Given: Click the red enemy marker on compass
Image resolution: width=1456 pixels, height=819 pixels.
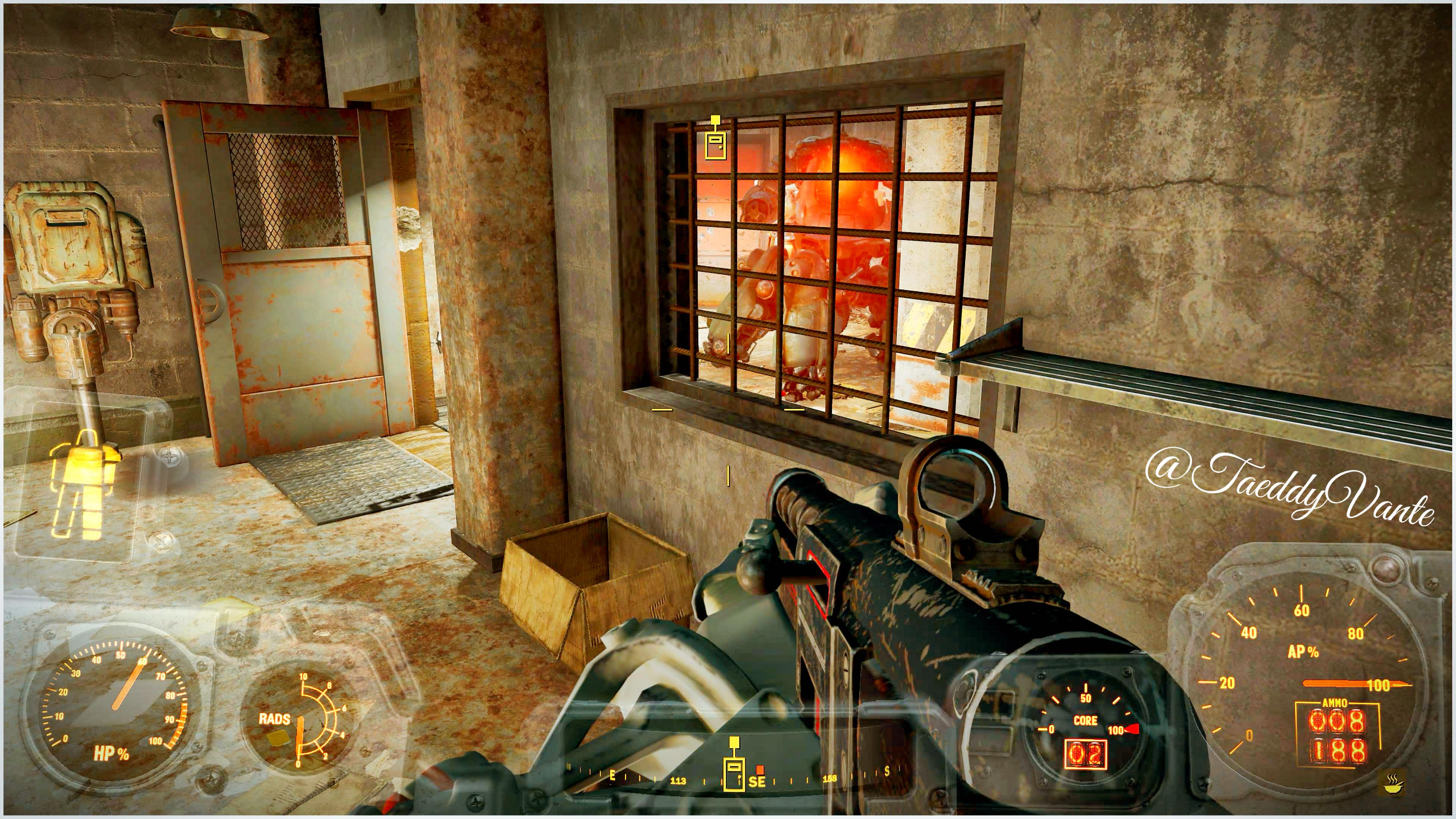Looking at the screenshot, I should point(760,769).
